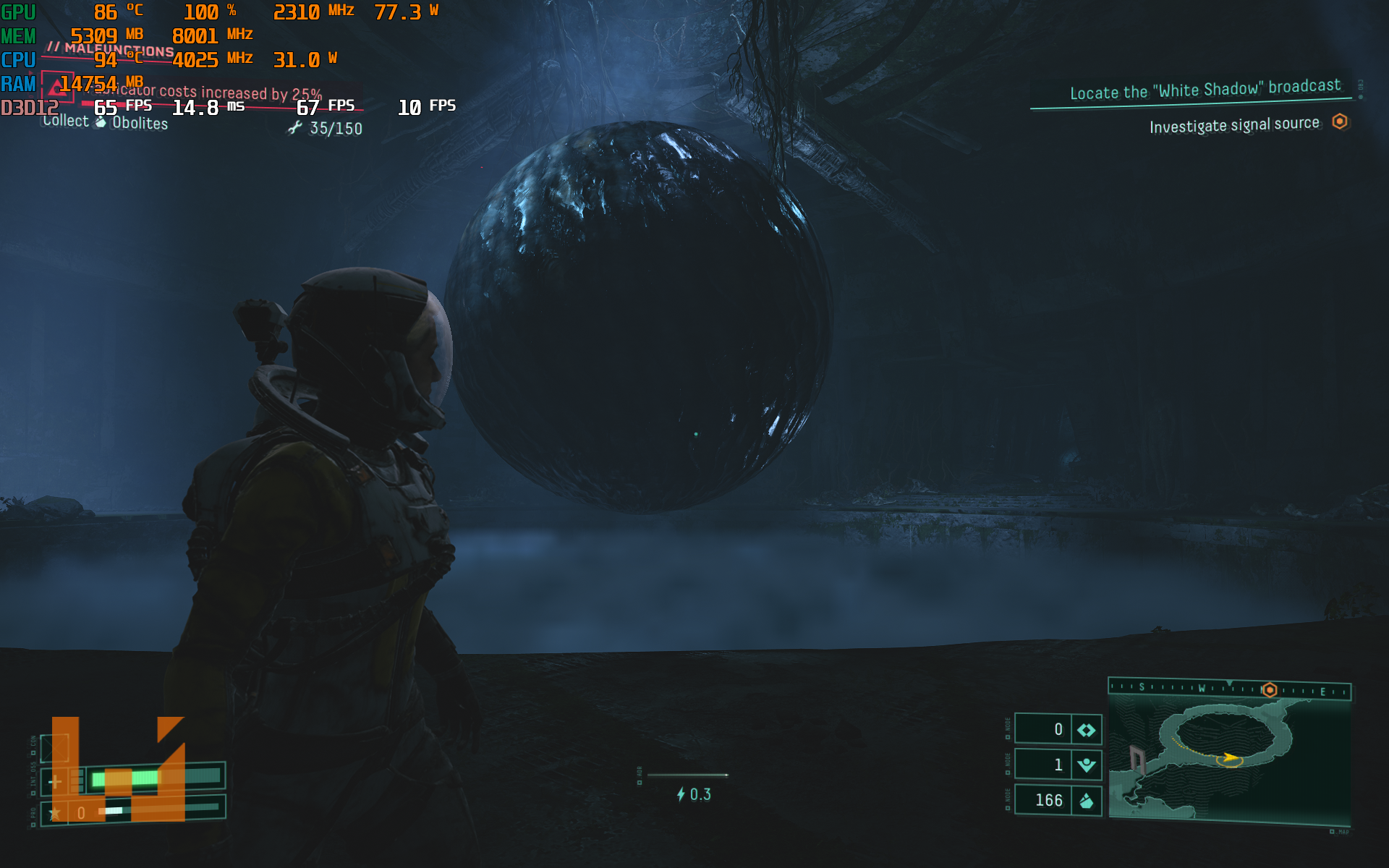Click the red malfunction warning triangle
Viewport: 1389px width, 868px height.
pos(57,88)
